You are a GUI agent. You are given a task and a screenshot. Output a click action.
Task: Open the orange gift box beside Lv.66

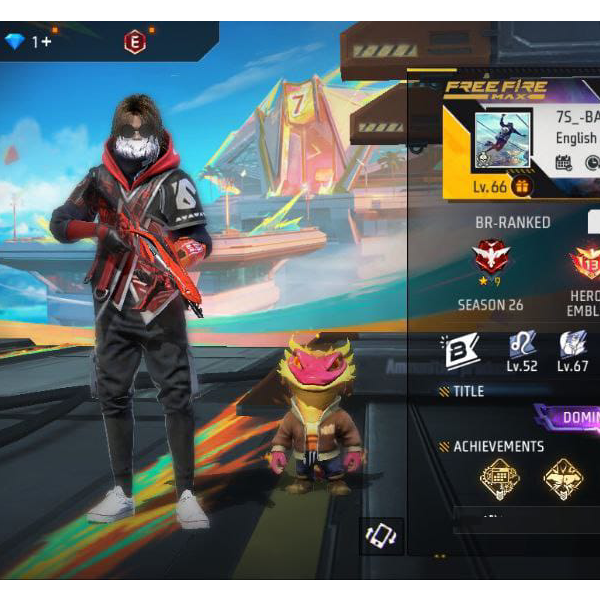(520, 186)
